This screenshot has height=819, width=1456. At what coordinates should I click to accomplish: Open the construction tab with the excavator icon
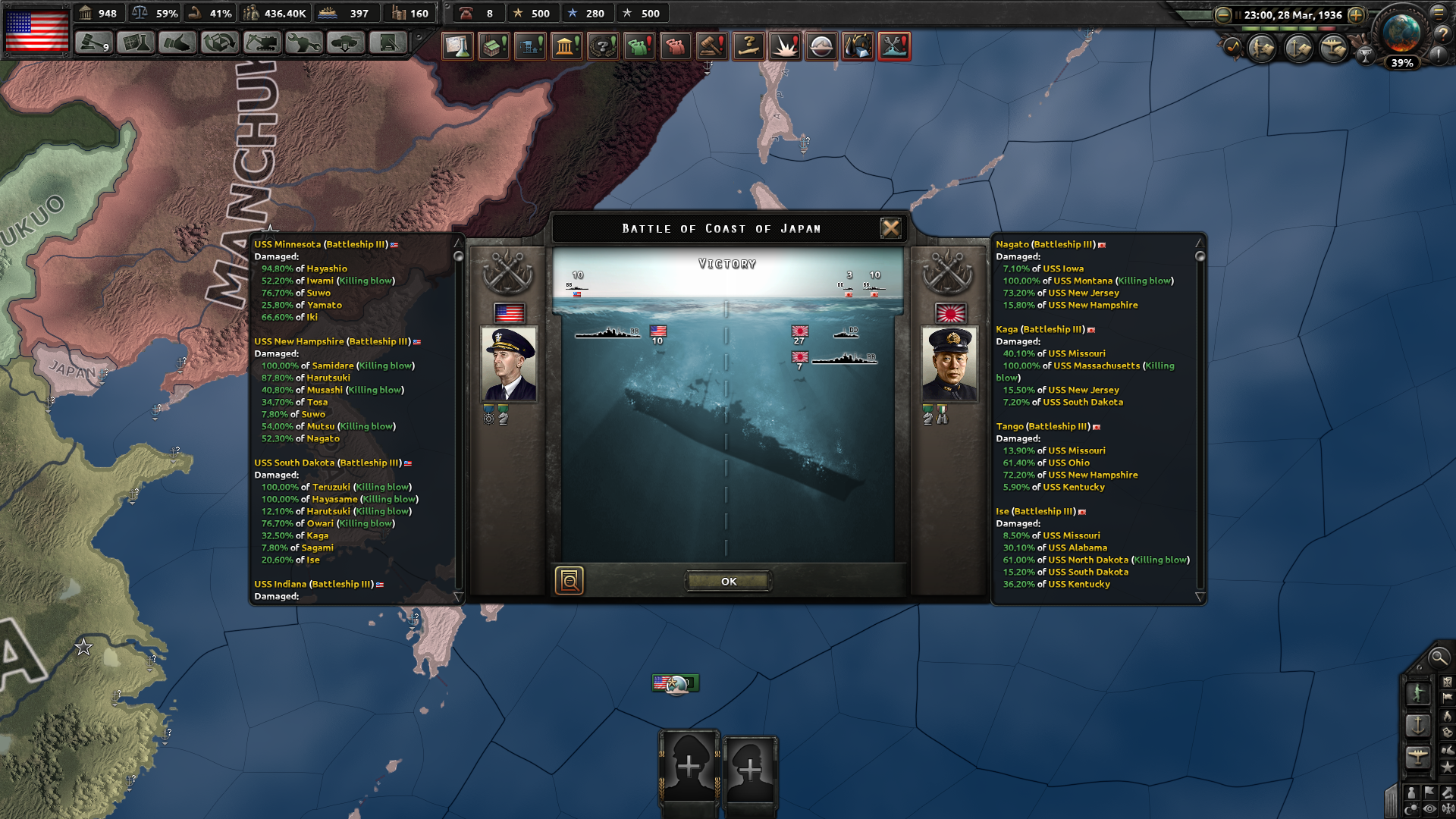[262, 43]
